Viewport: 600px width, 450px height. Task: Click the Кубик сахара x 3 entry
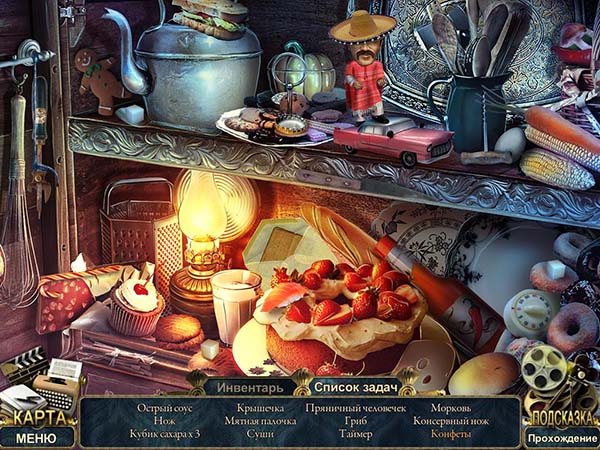(x=165, y=434)
